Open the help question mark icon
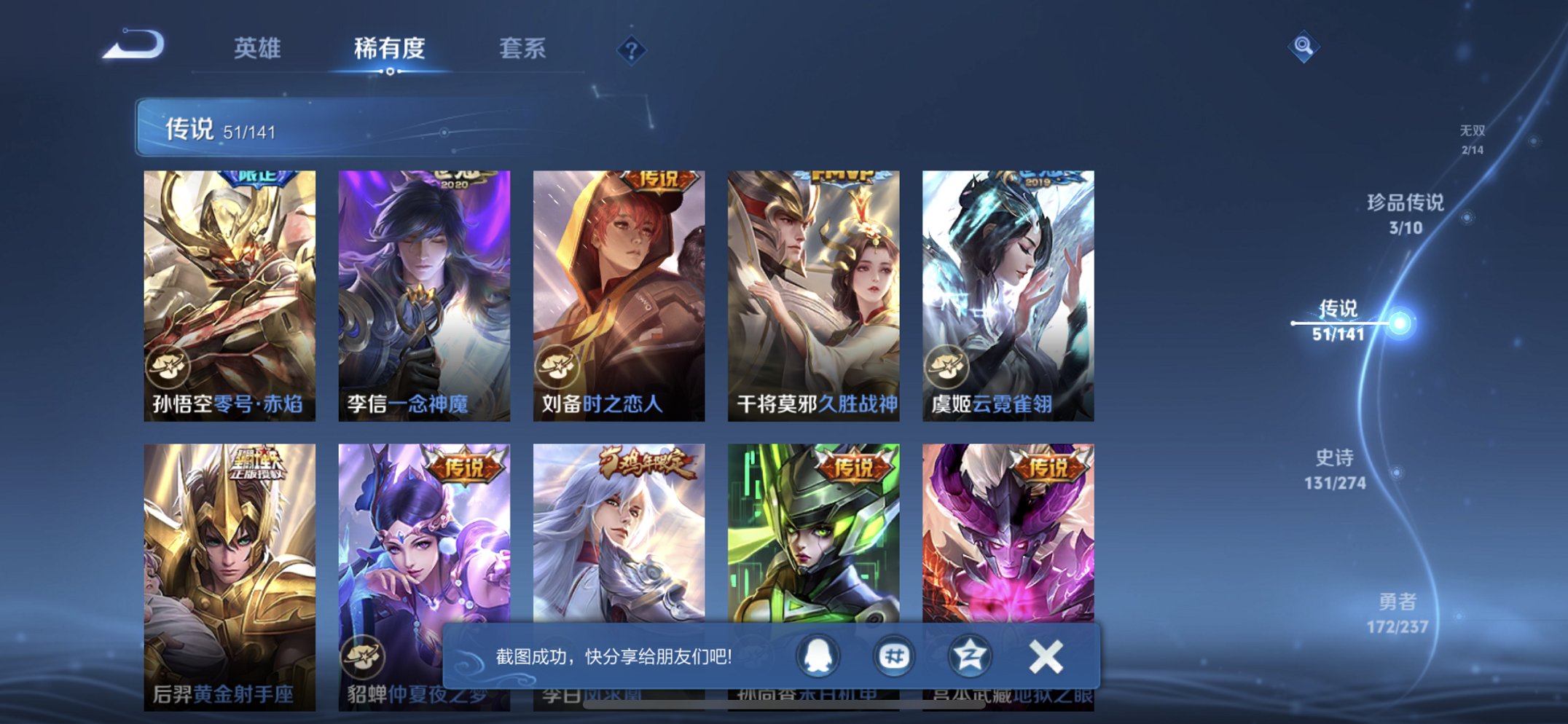Image resolution: width=1568 pixels, height=724 pixels. (632, 50)
